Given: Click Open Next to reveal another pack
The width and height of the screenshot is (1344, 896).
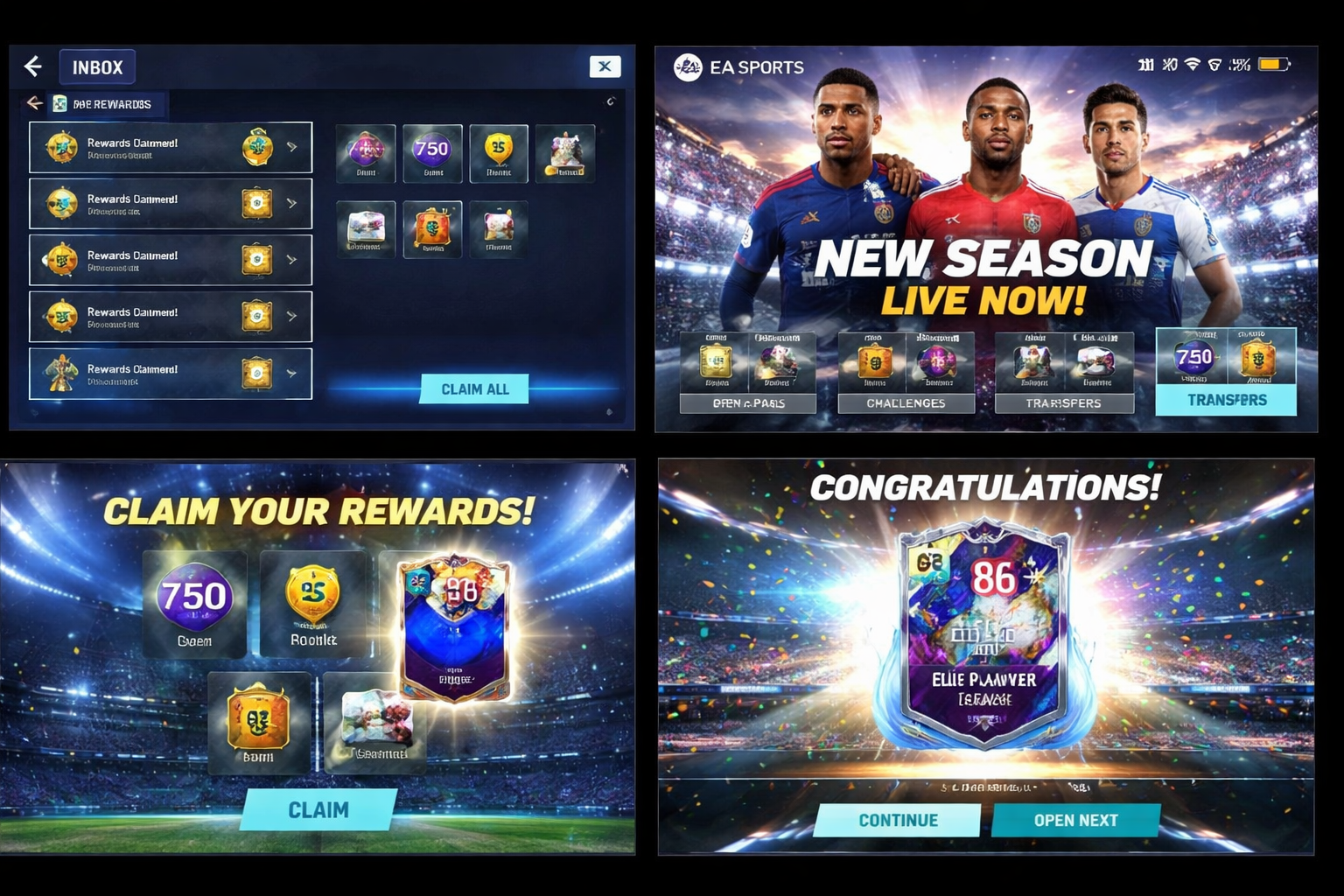Looking at the screenshot, I should pos(1076,820).
